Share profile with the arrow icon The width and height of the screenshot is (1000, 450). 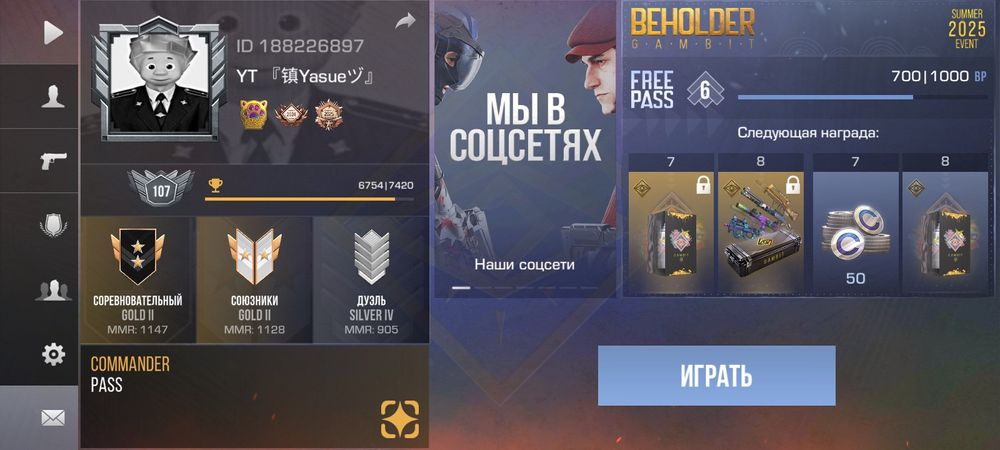click(x=404, y=21)
